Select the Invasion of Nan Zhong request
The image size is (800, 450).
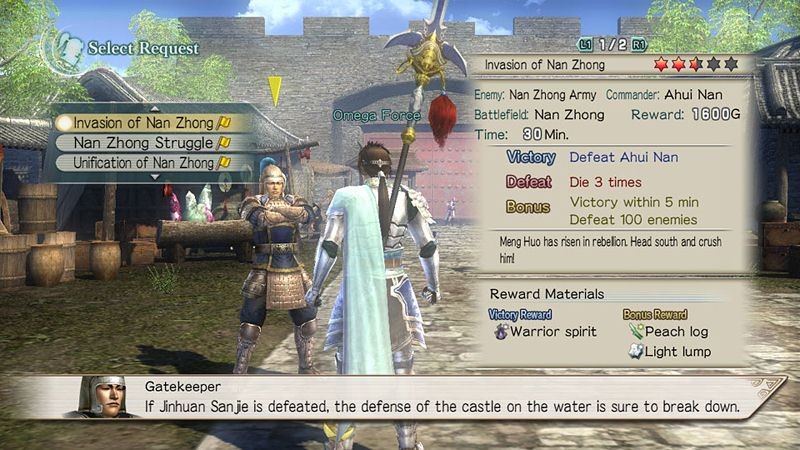[x=144, y=123]
